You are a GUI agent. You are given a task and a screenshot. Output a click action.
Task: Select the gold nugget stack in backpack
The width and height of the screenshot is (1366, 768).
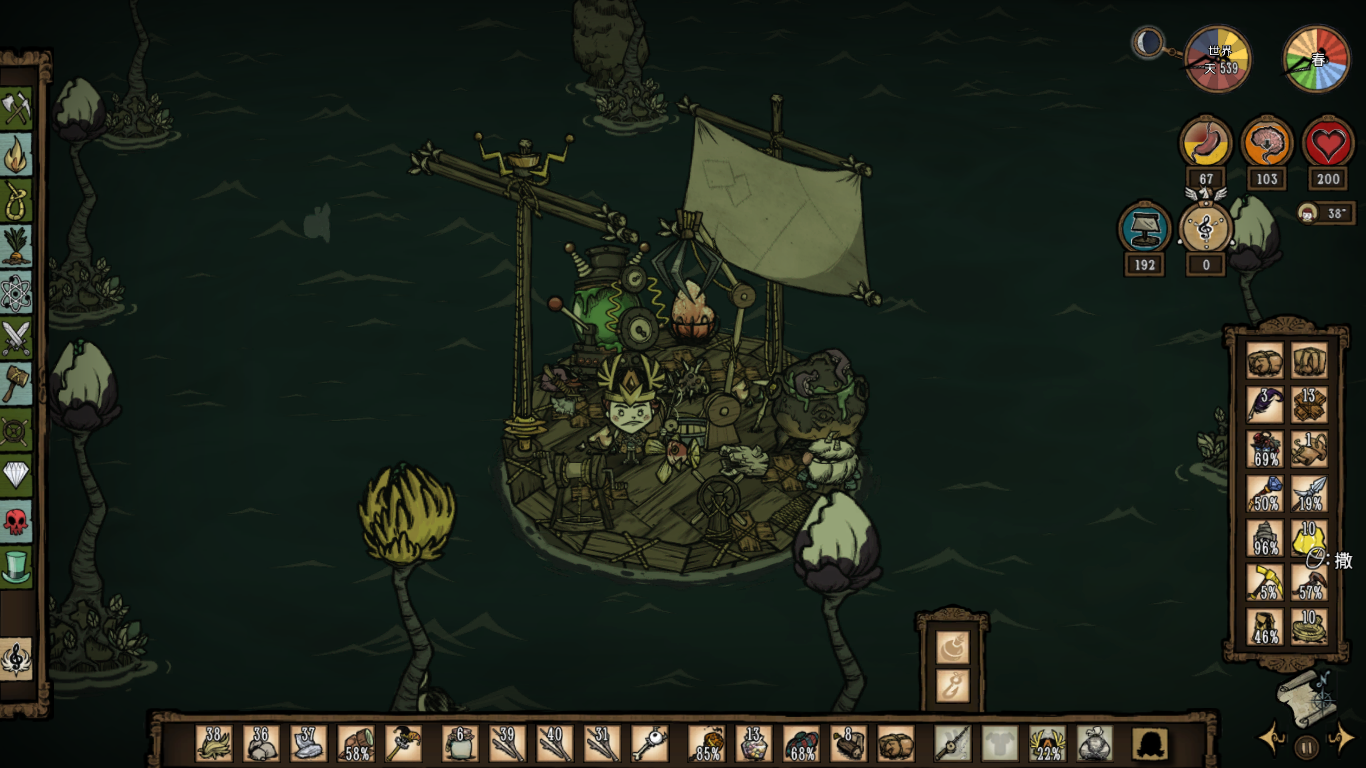1309,538
